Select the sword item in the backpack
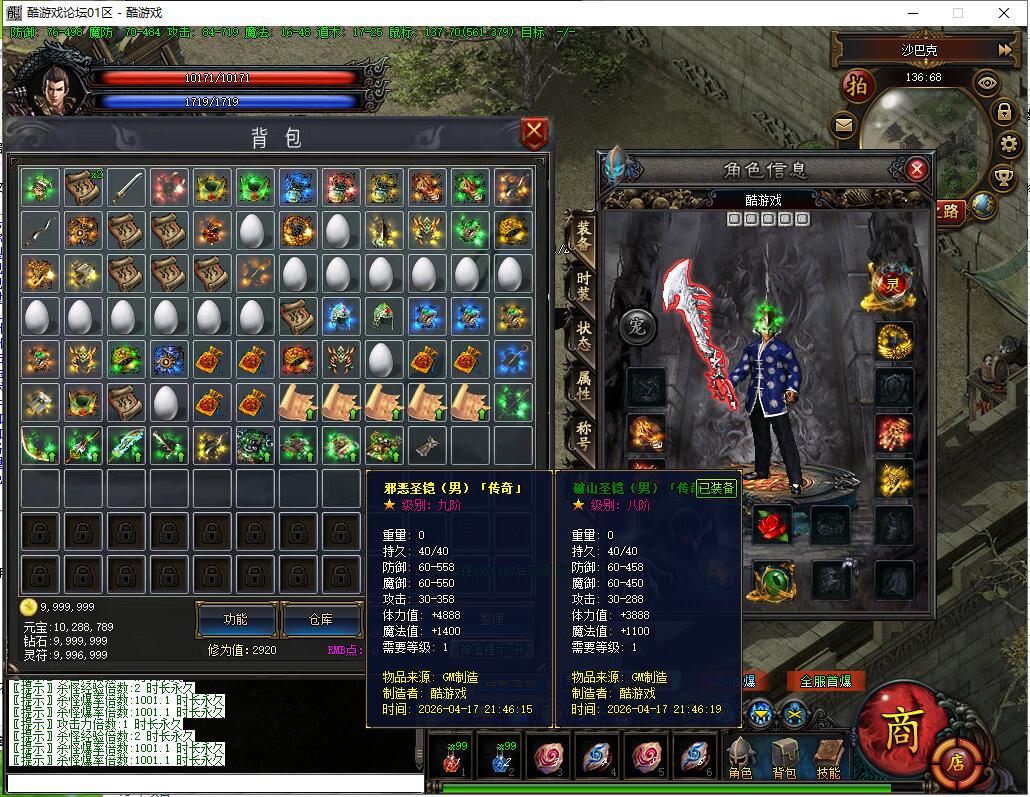The height and width of the screenshot is (797, 1030). pyautogui.click(x=126, y=186)
